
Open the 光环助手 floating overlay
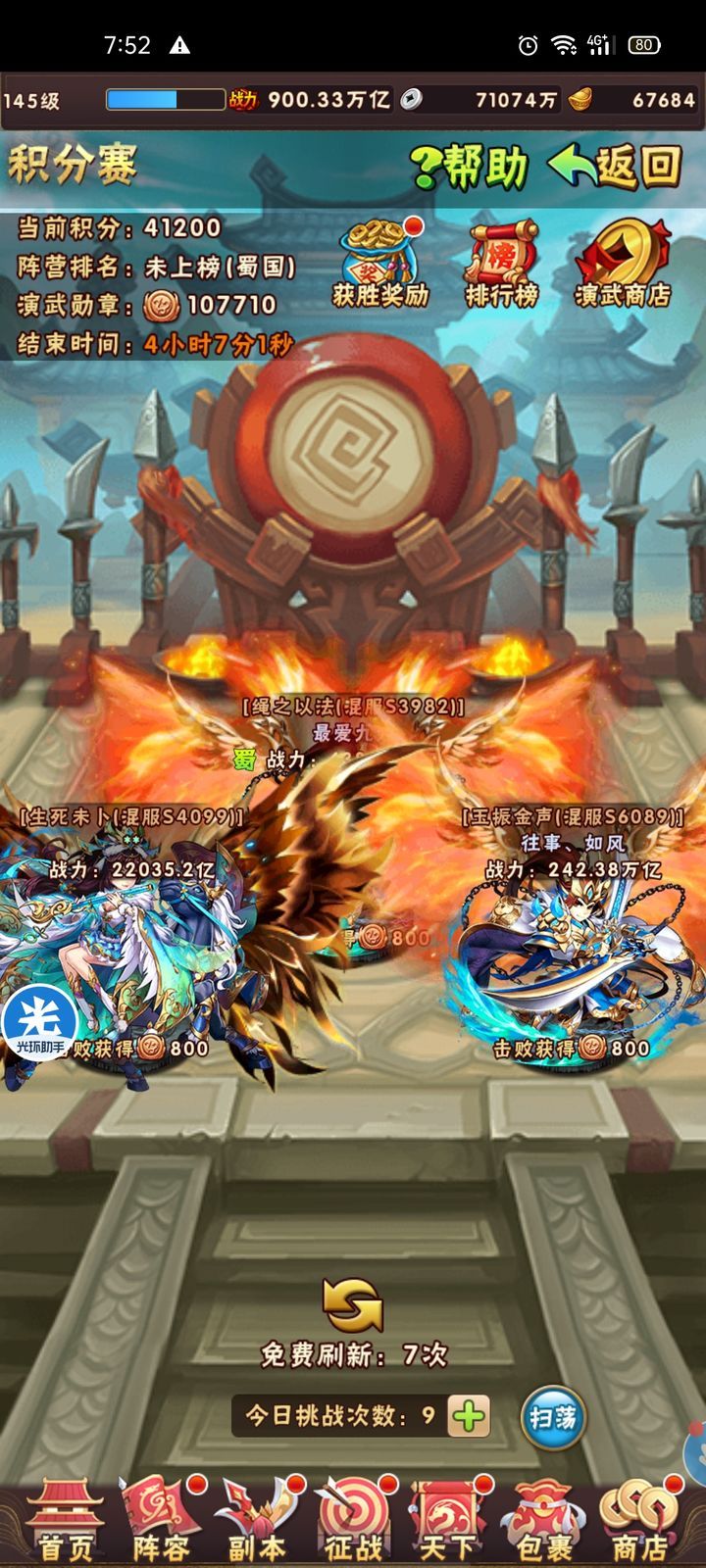point(39,1022)
